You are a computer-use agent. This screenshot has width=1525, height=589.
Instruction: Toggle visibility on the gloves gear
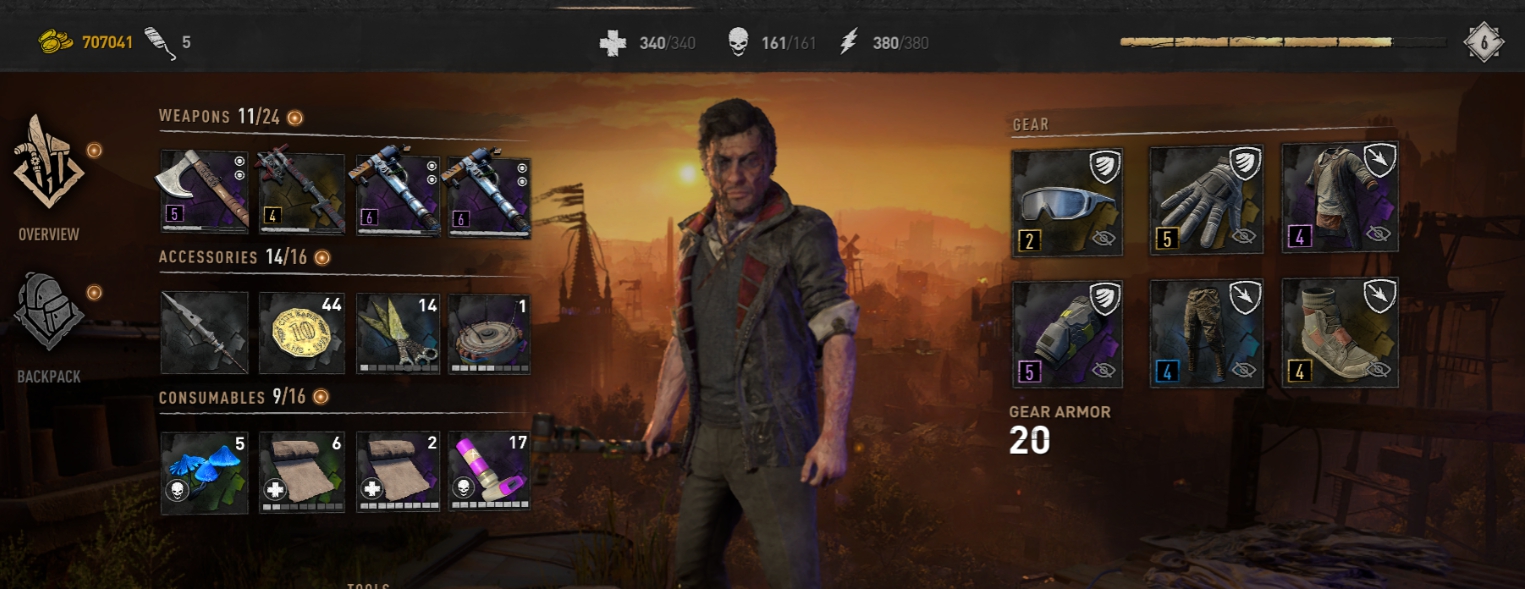click(1243, 236)
